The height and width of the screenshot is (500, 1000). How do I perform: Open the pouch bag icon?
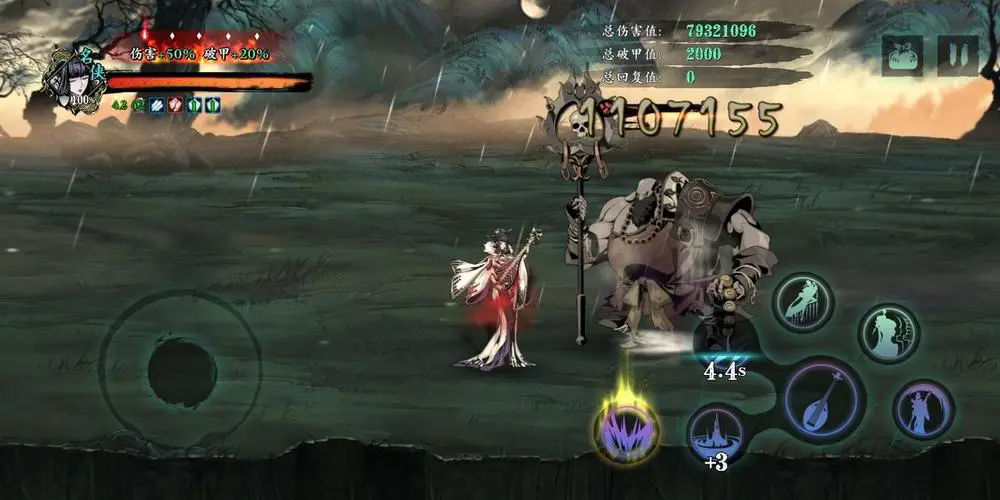[902, 56]
